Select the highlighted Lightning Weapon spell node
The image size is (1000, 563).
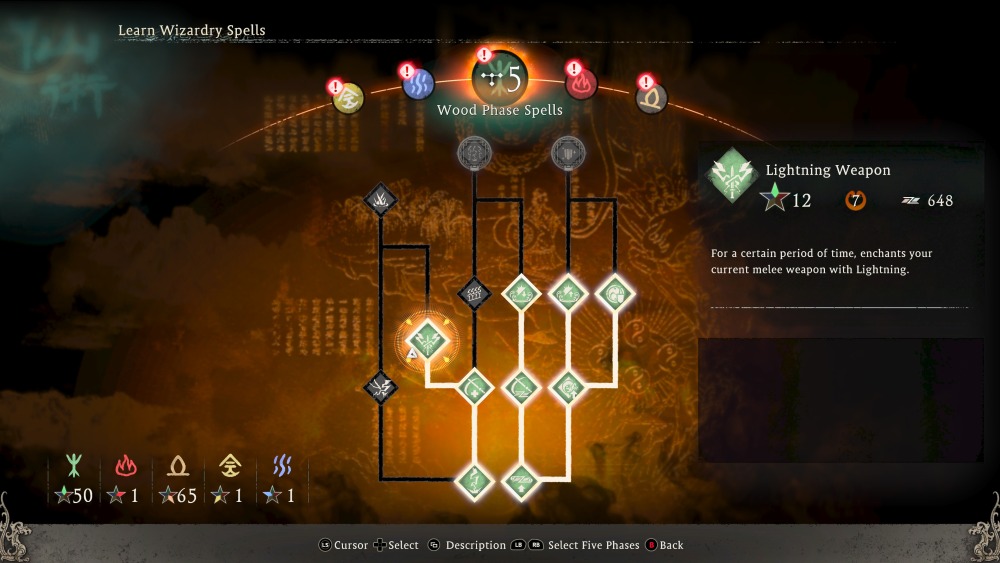tap(427, 341)
